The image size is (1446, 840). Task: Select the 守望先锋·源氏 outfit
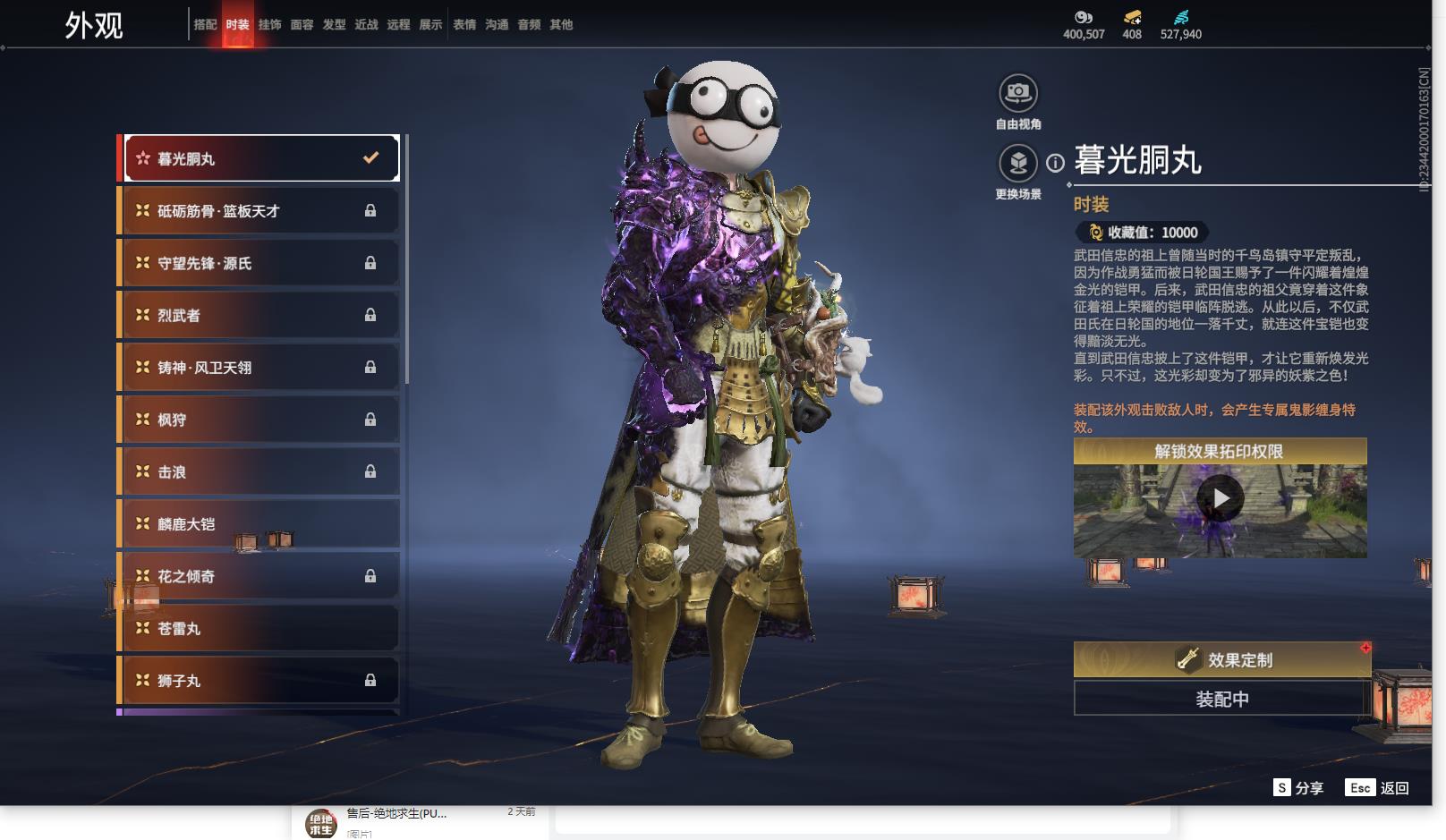(x=260, y=263)
